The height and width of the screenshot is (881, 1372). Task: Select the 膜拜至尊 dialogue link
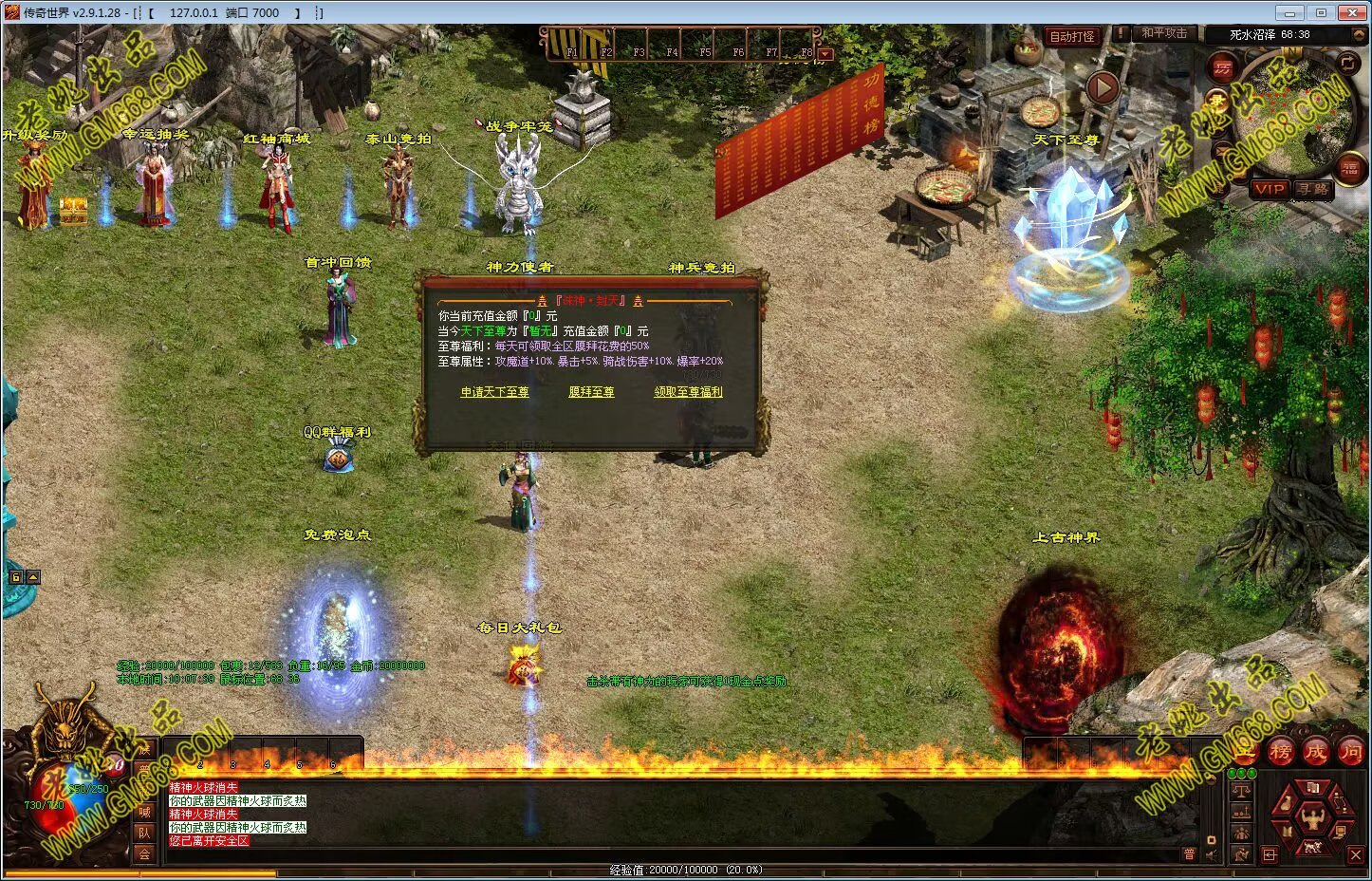(x=591, y=392)
